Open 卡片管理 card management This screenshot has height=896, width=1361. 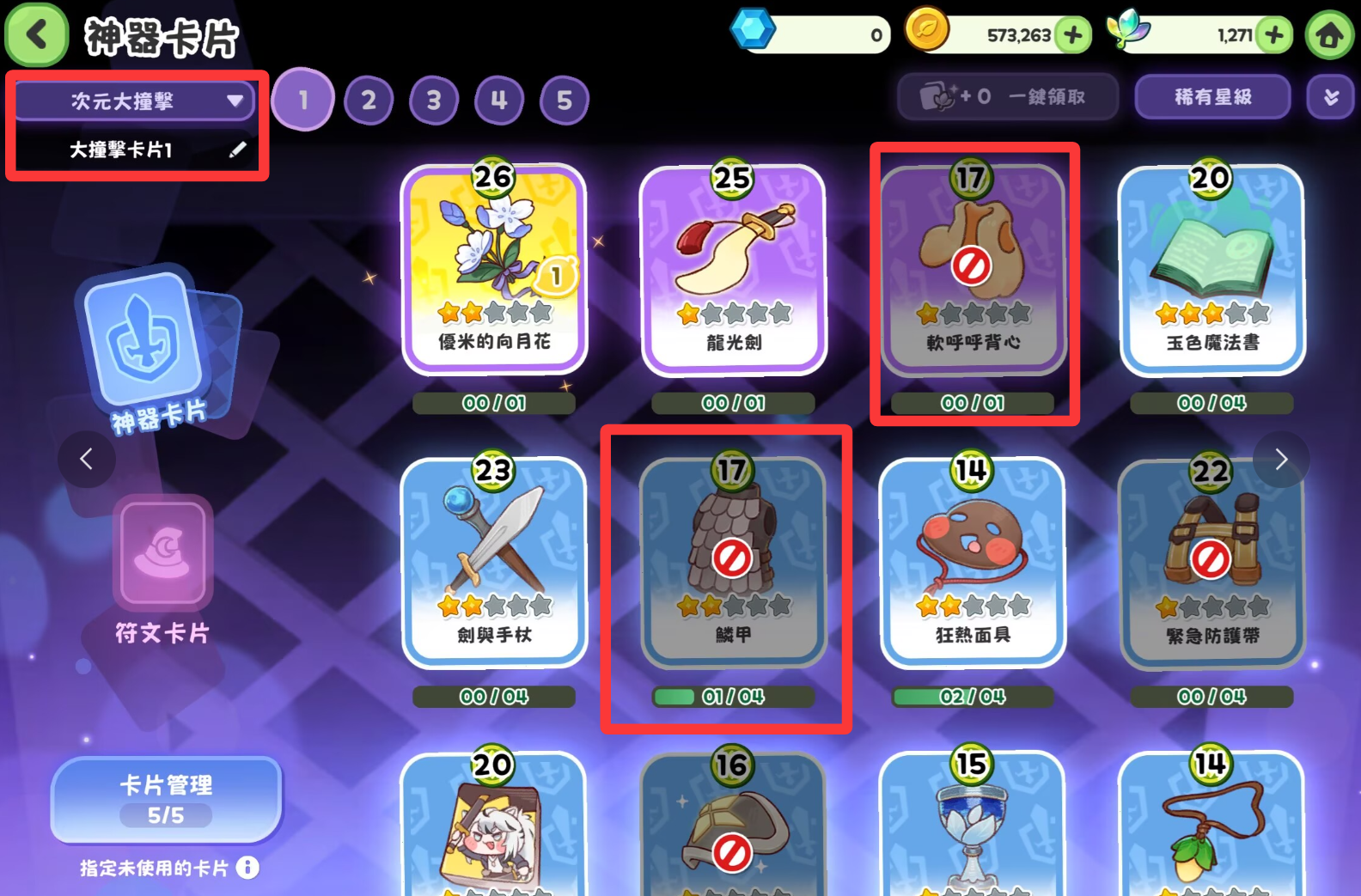pyautogui.click(x=166, y=799)
